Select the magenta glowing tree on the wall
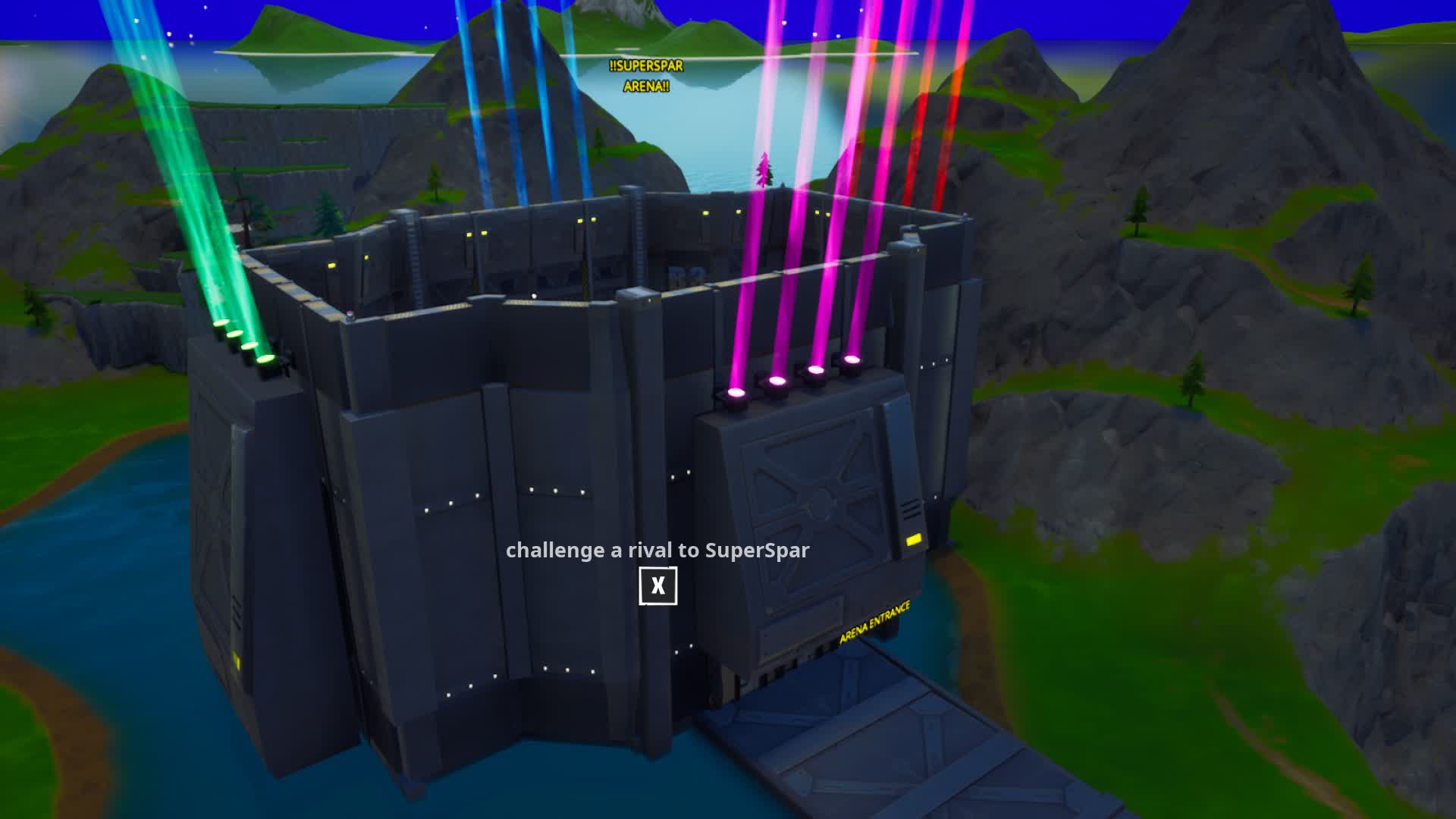 pyautogui.click(x=762, y=168)
